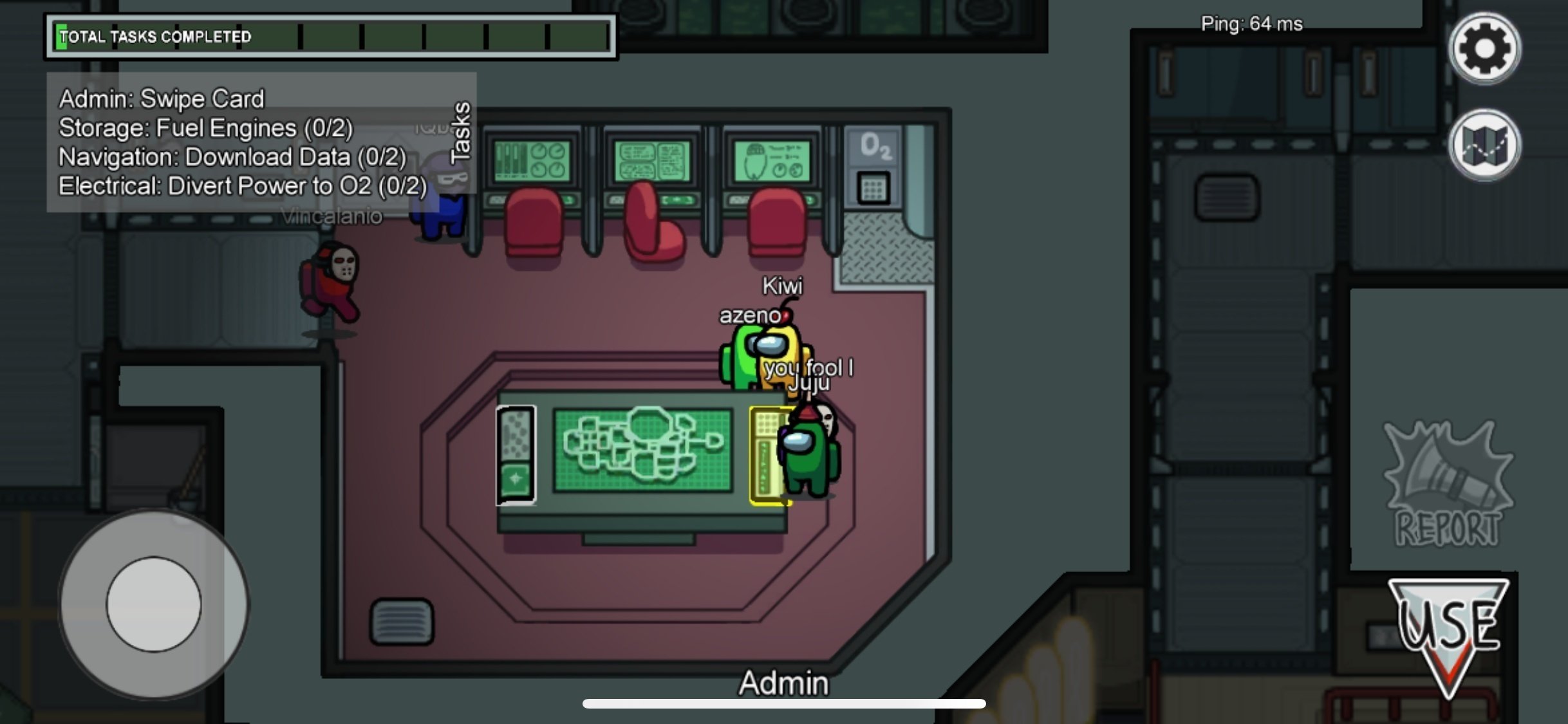Select 'Electrical: Divert Power to O2'
Screen dimensions: 1568x724
tap(243, 186)
